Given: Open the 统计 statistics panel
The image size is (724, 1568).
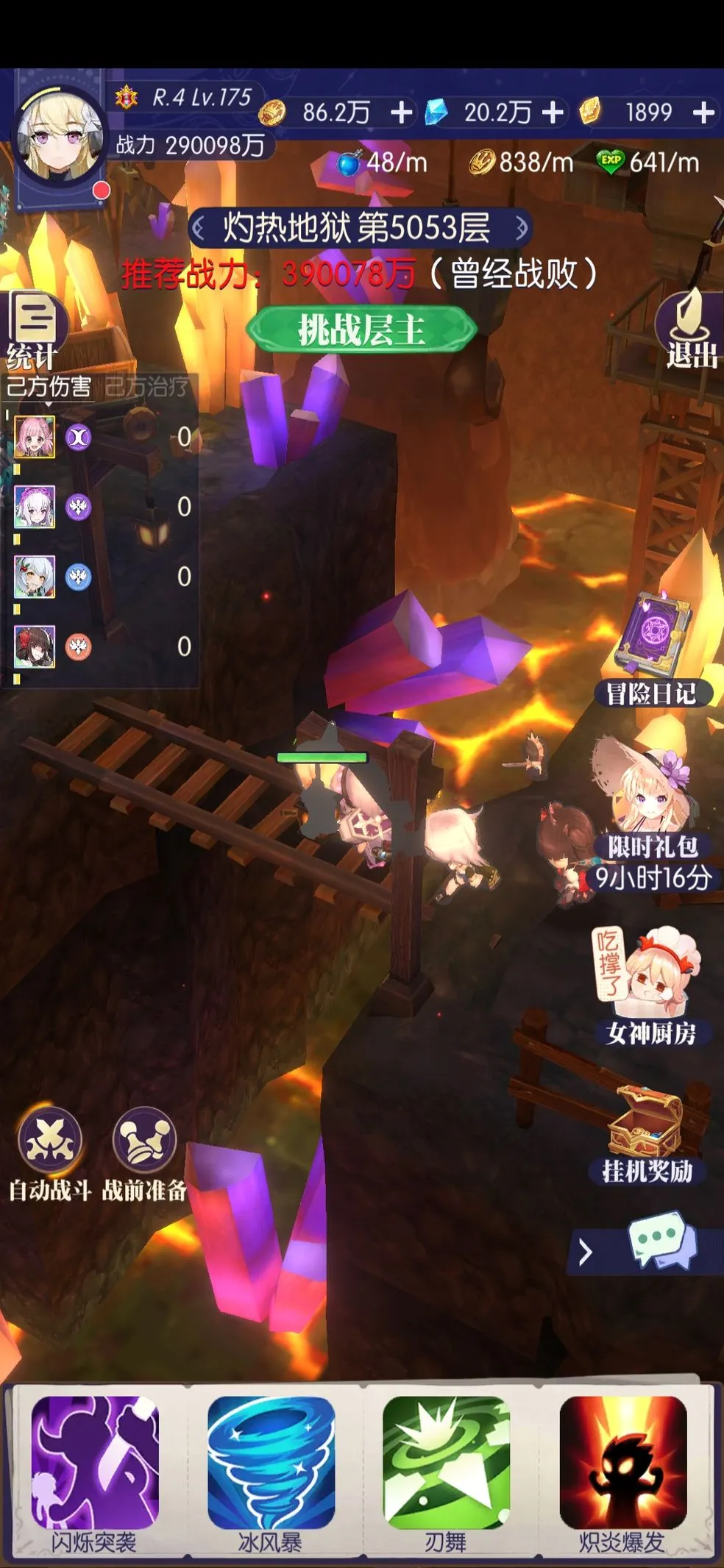Looking at the screenshot, I should 34,331.
